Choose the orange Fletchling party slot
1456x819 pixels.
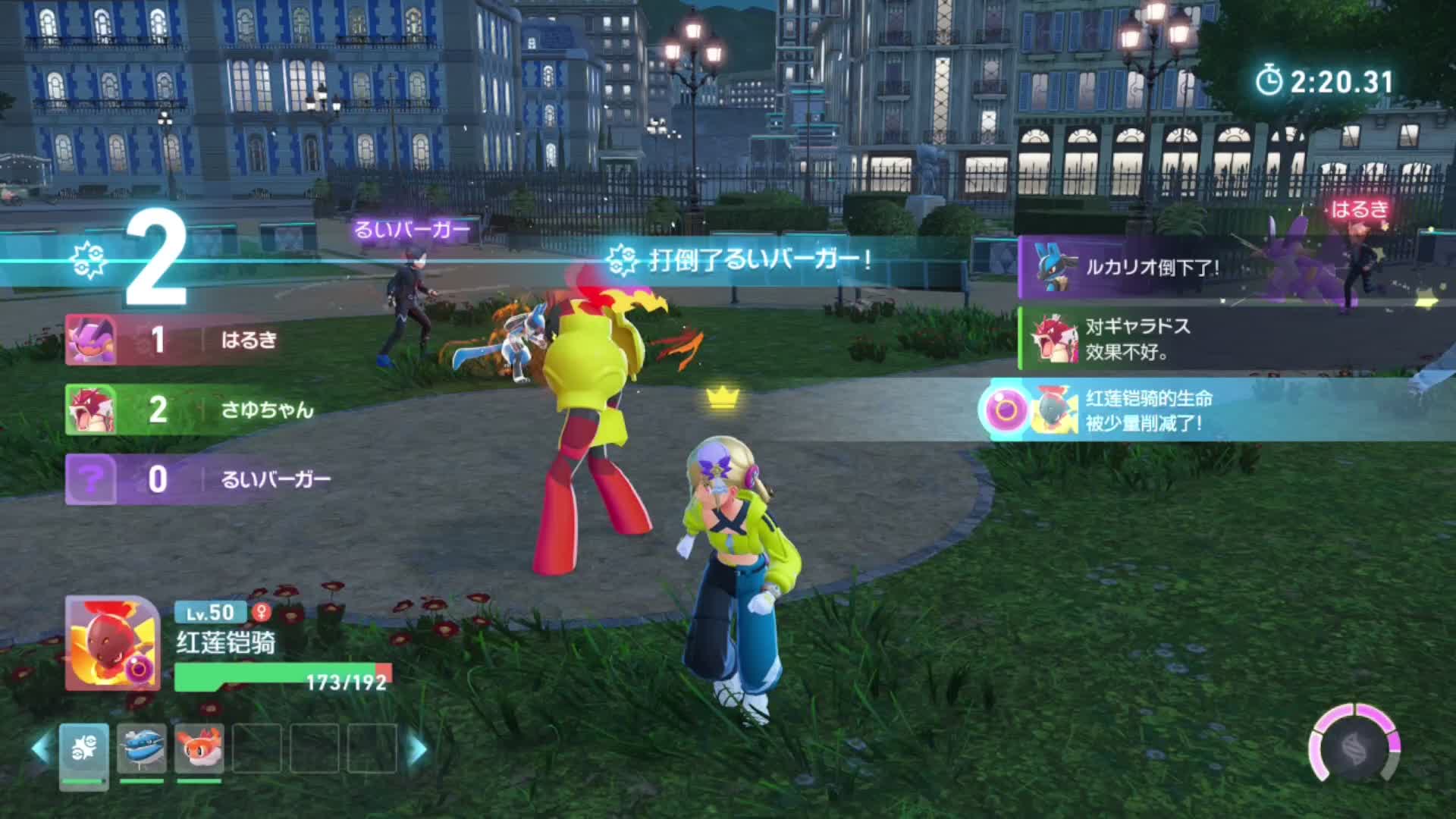199,749
